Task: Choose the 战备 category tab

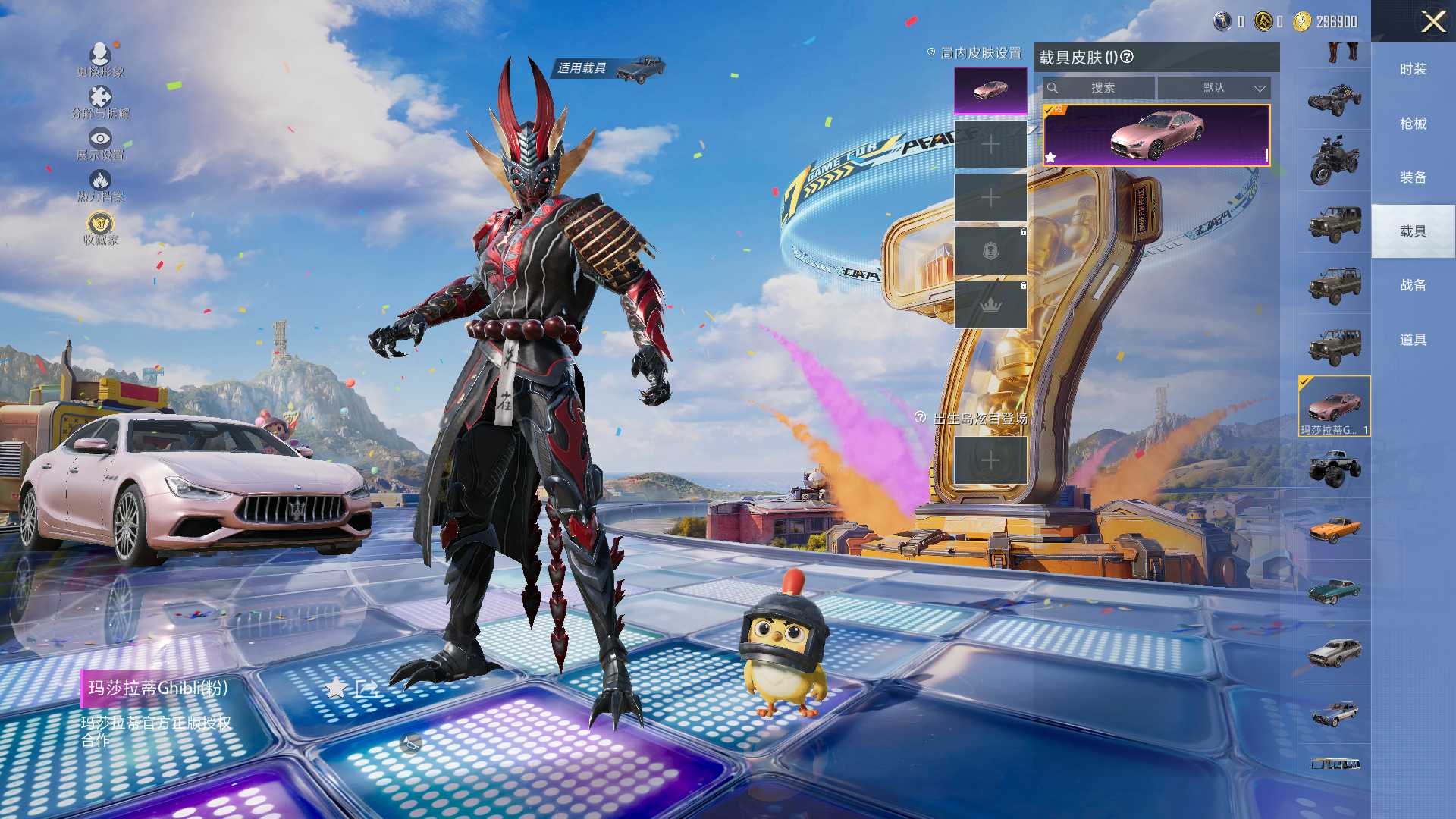Action: [x=1413, y=285]
